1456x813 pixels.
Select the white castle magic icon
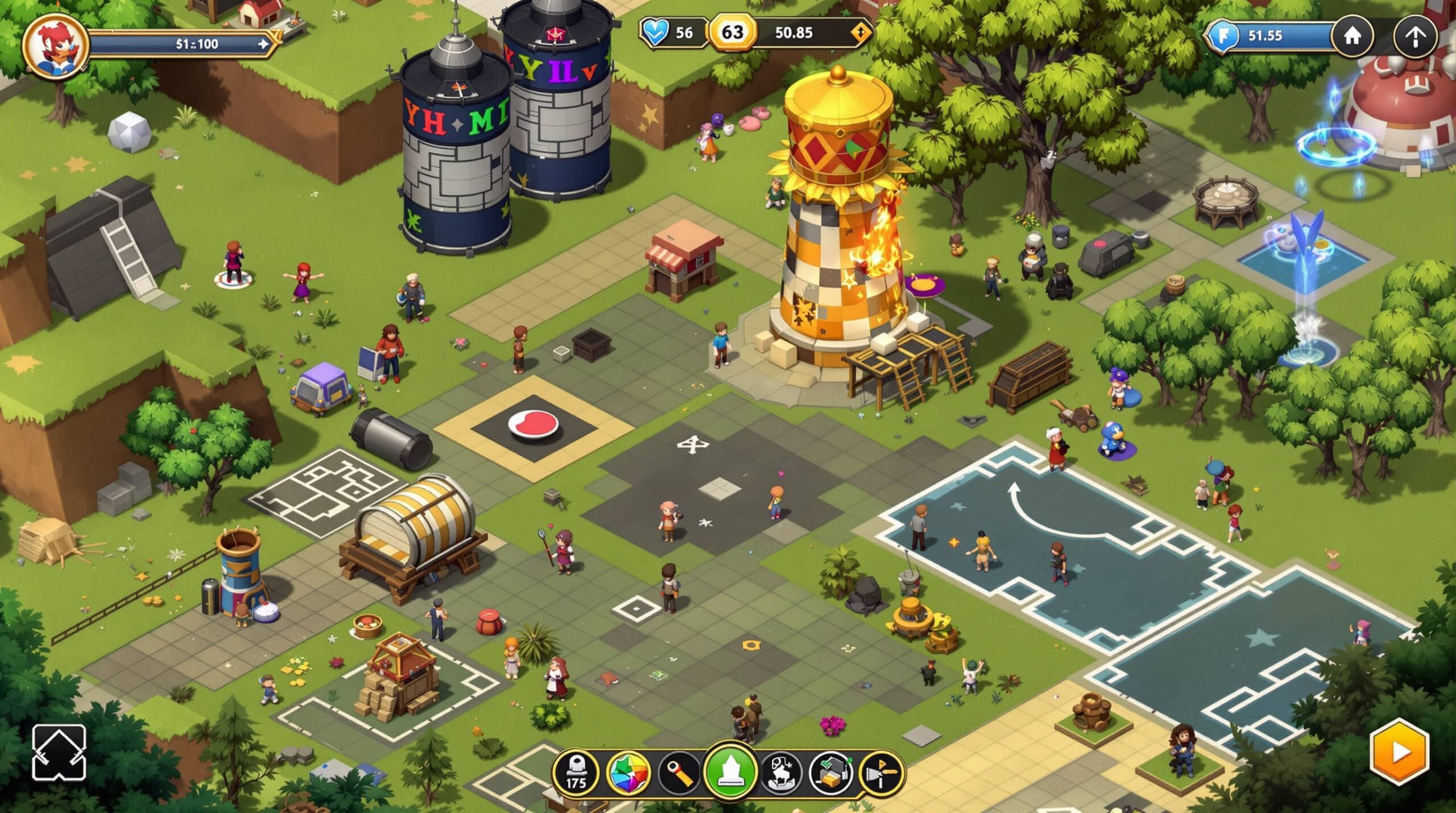click(x=780, y=773)
